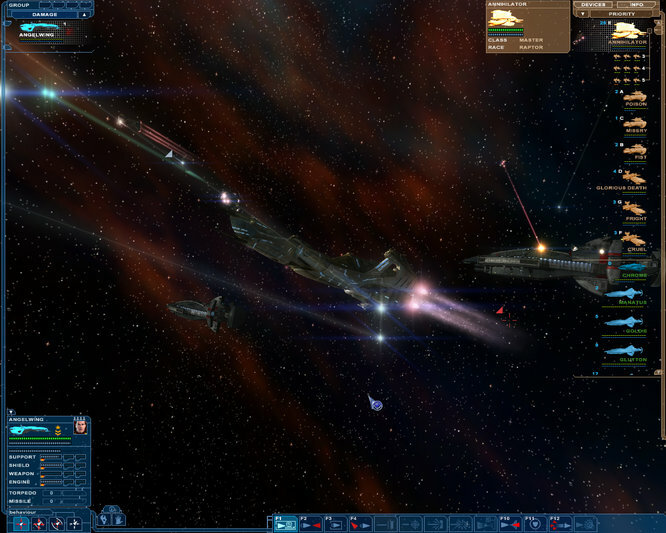The height and width of the screenshot is (533, 666).
Task: Select allied ship Chrome
Action: [x=634, y=266]
